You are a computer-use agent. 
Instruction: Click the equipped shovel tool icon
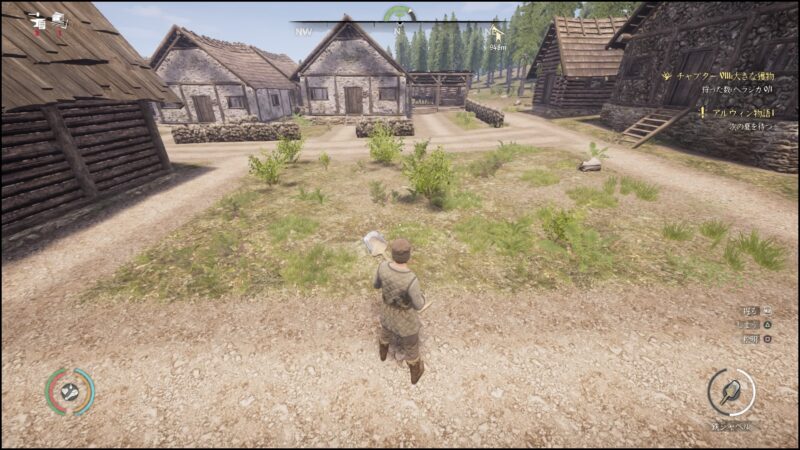pyautogui.click(x=731, y=392)
